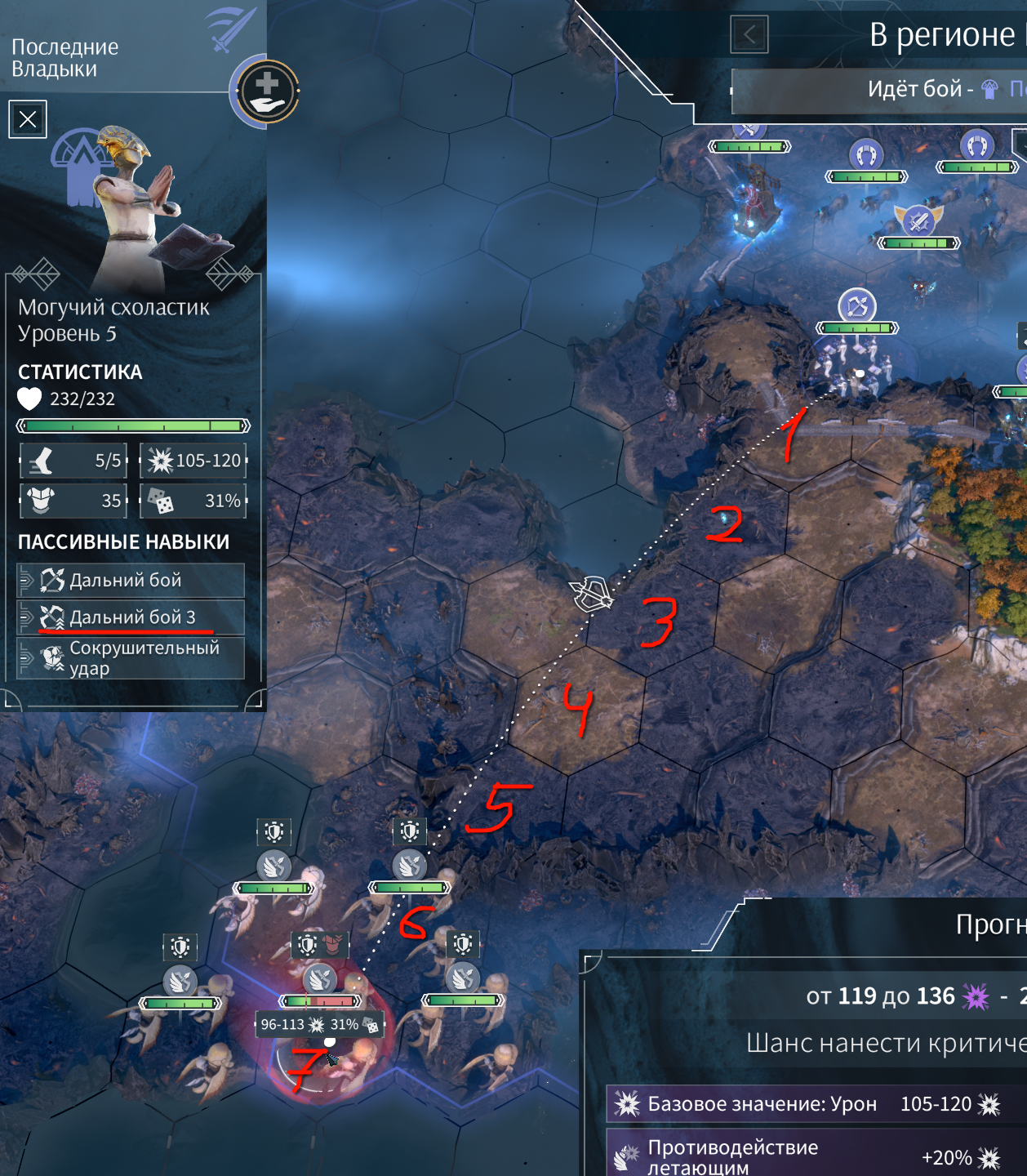Screen dimensions: 1027x1176
Task: Click the healing hand round icon
Action: click(266, 90)
